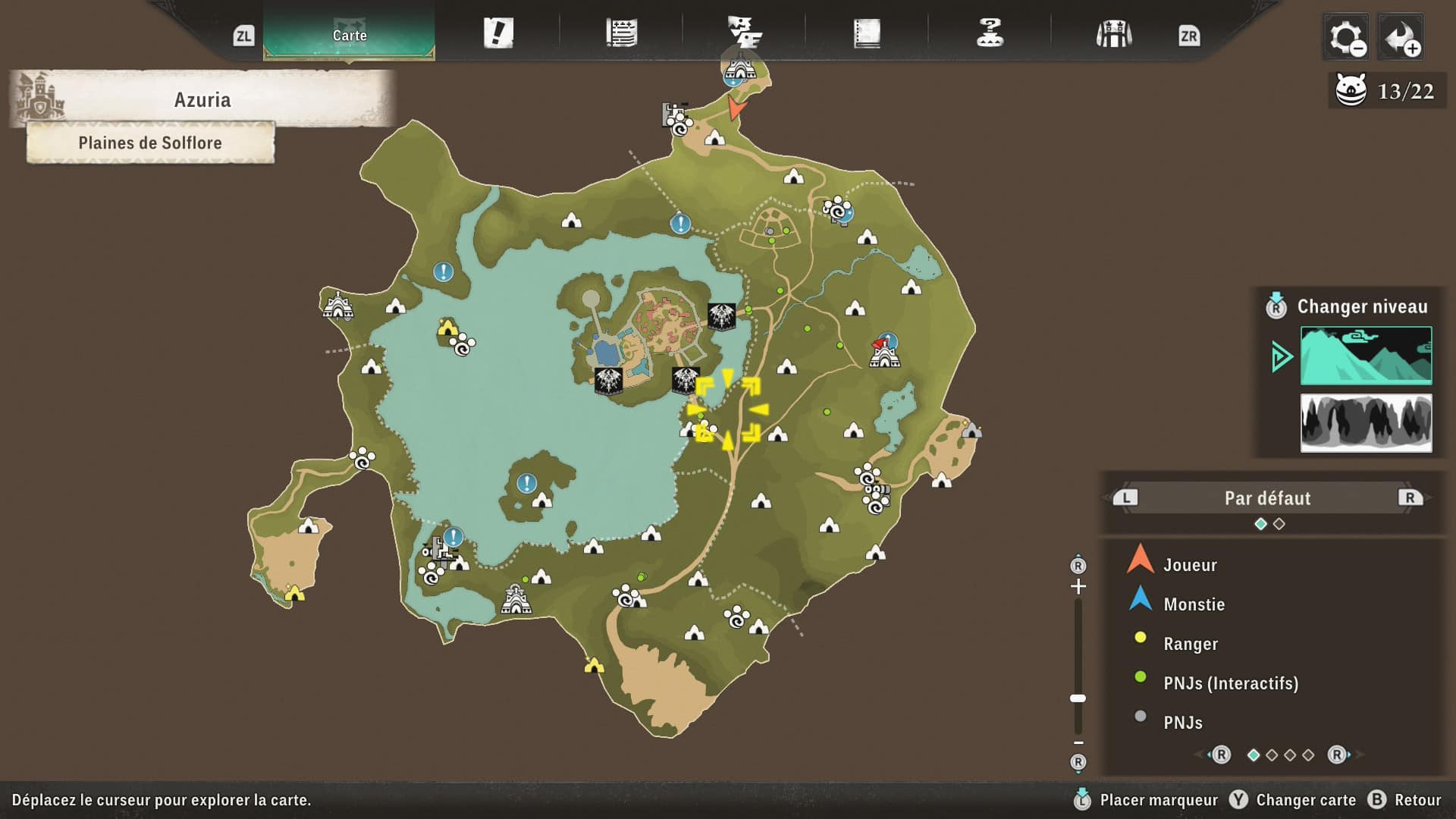Open the exclamation mark quest tab
1456x819 pixels.
[x=498, y=33]
